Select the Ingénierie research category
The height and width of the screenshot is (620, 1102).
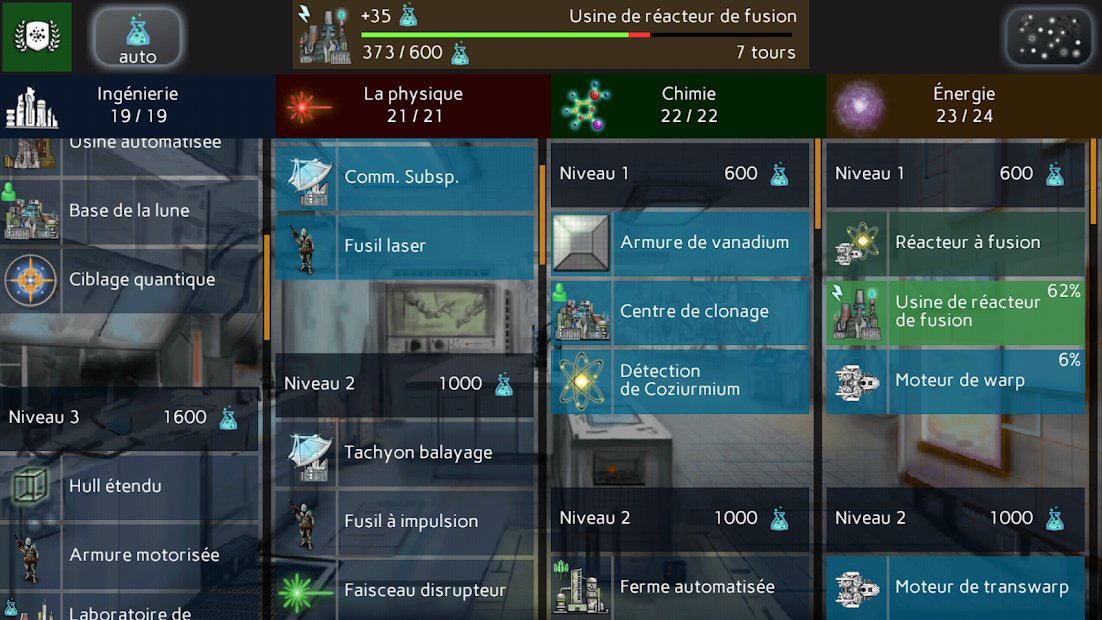[x=137, y=105]
